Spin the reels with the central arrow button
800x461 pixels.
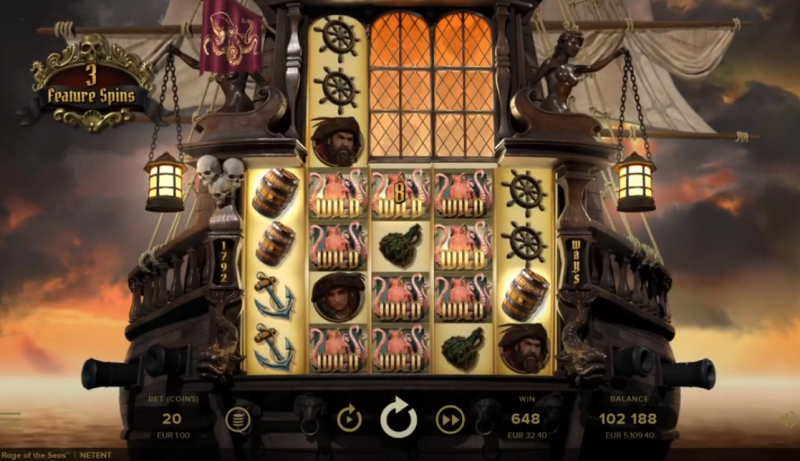(399, 419)
